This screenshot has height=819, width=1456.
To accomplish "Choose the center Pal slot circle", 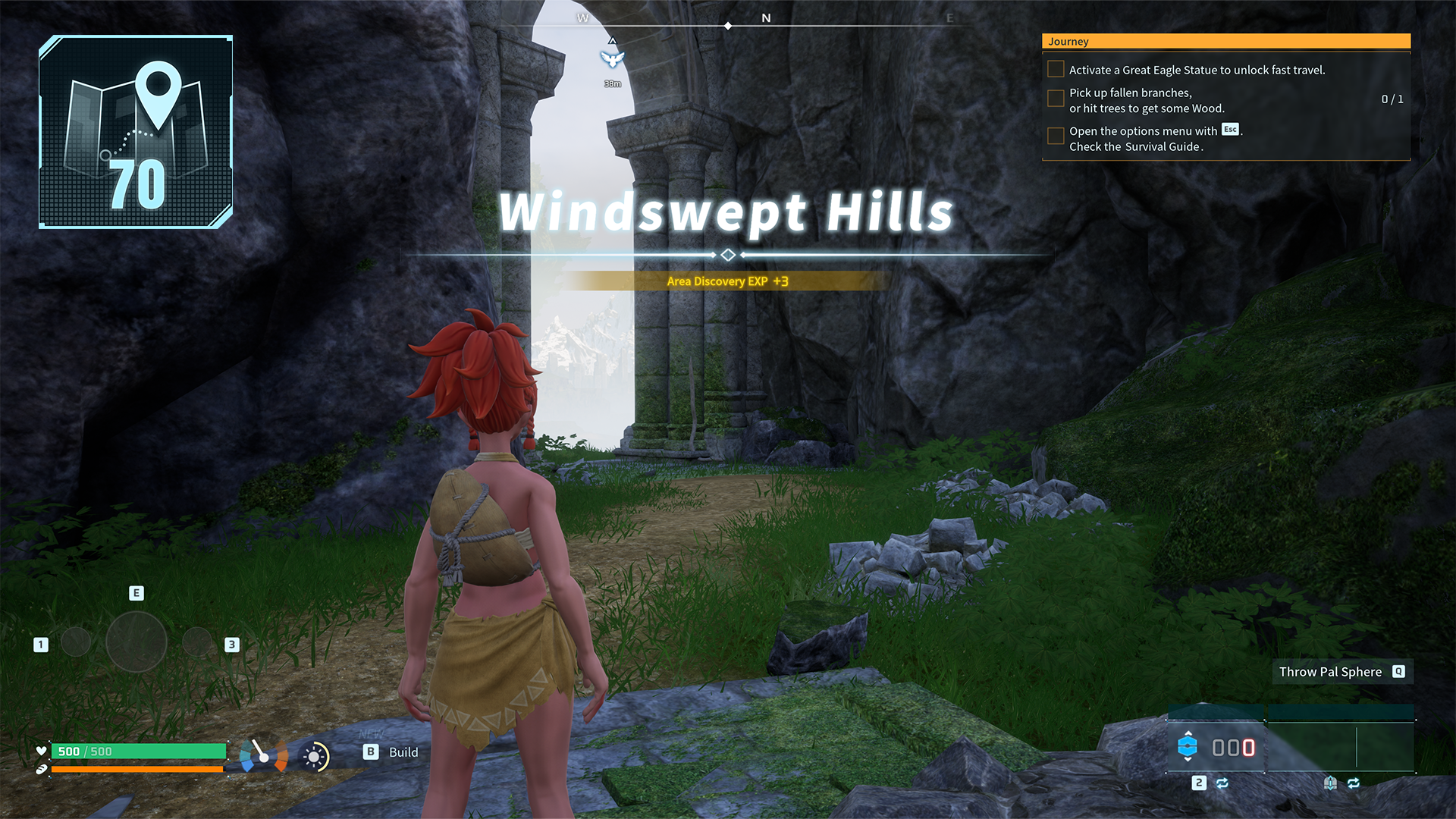I will point(136,642).
